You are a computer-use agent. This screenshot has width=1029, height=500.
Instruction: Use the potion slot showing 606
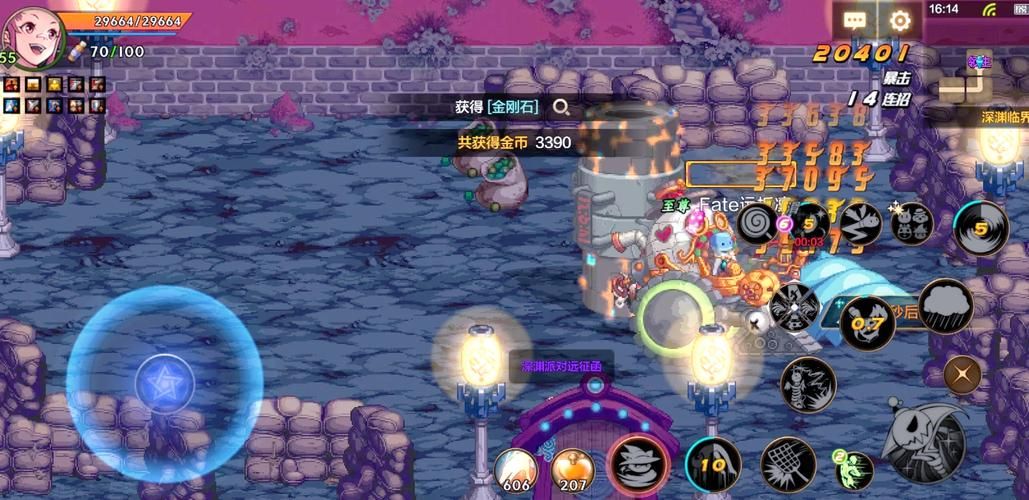click(x=517, y=468)
